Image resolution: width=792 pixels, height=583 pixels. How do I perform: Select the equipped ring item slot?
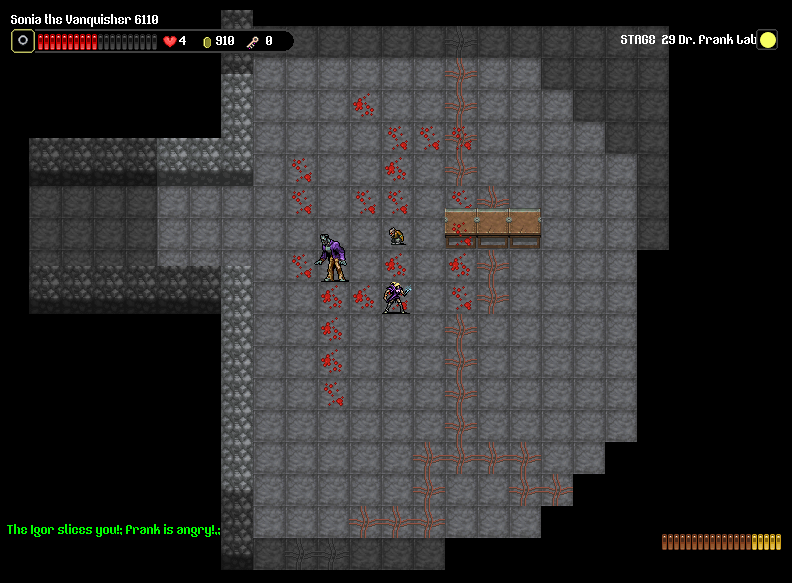[x=23, y=41]
